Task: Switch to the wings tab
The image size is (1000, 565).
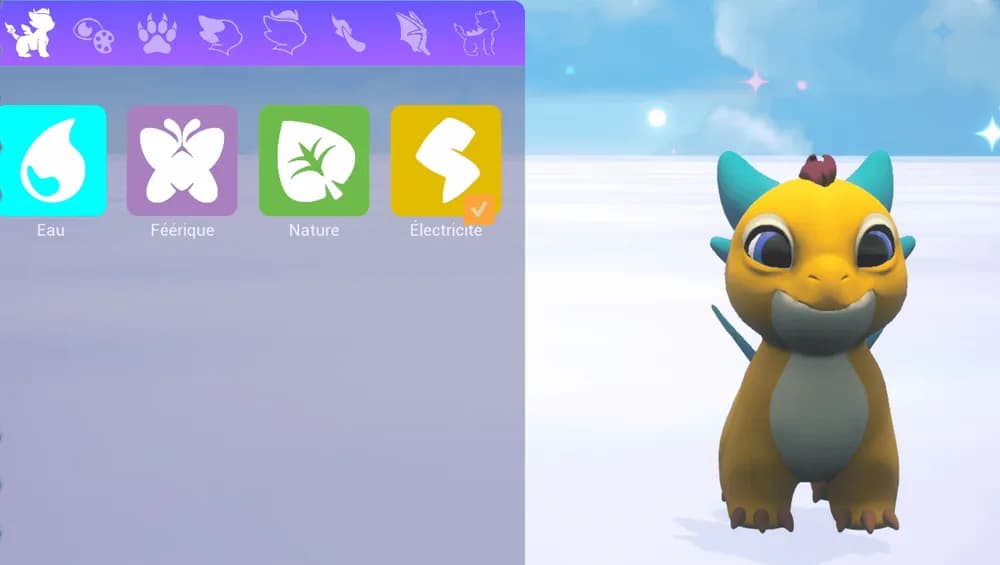Action: pos(412,34)
